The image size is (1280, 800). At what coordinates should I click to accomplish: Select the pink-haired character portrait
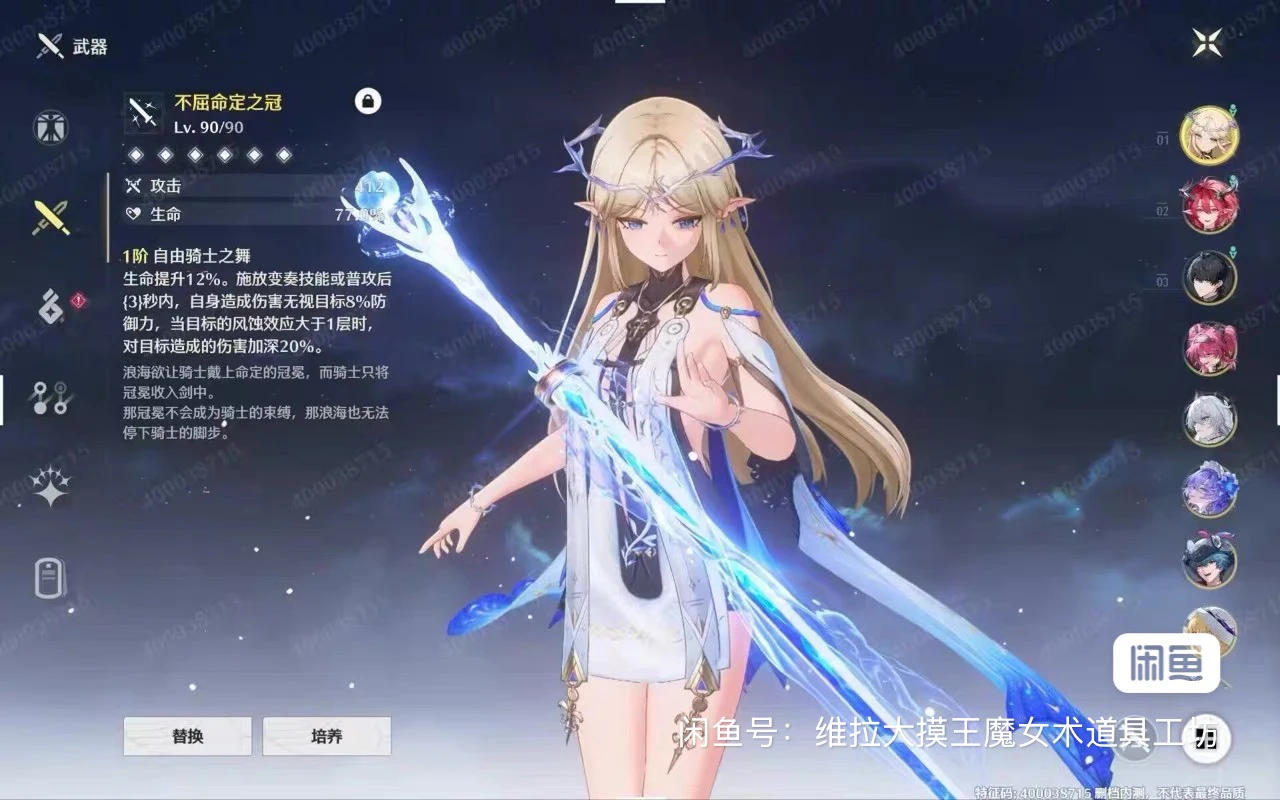click(x=1210, y=348)
